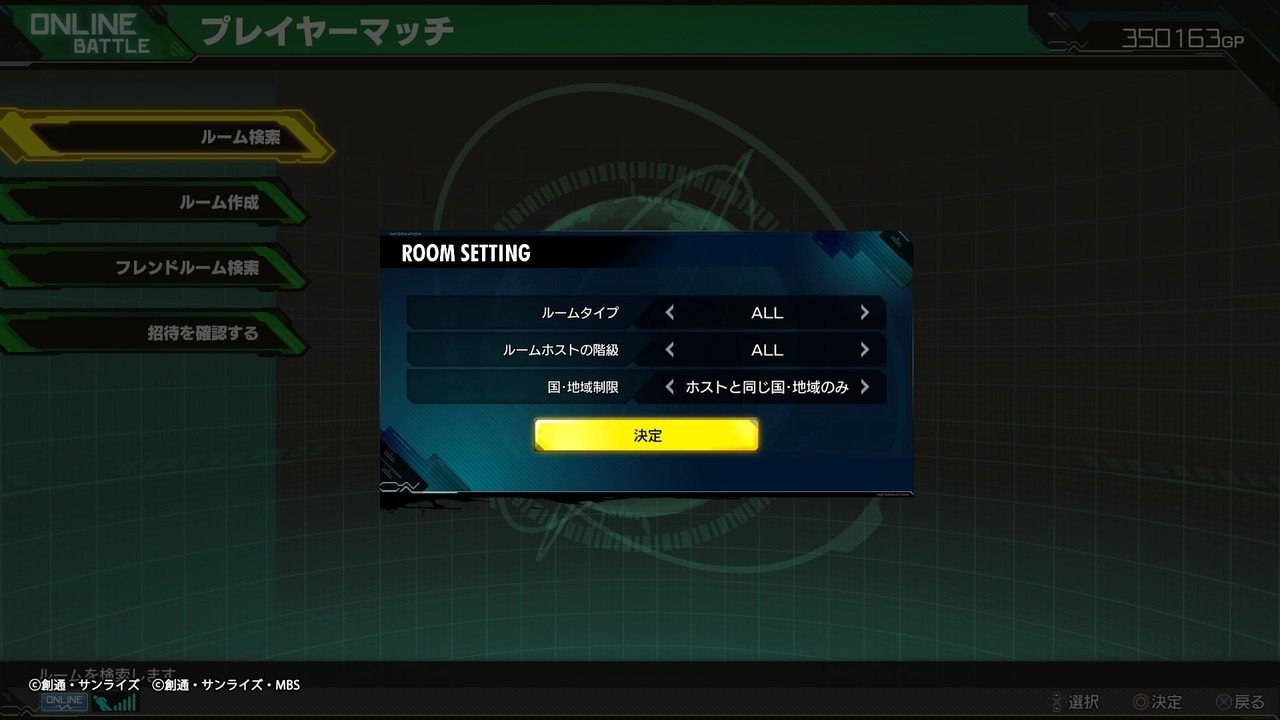
Task: Click the d-pad 選択 prompt icon
Action: [1055, 701]
